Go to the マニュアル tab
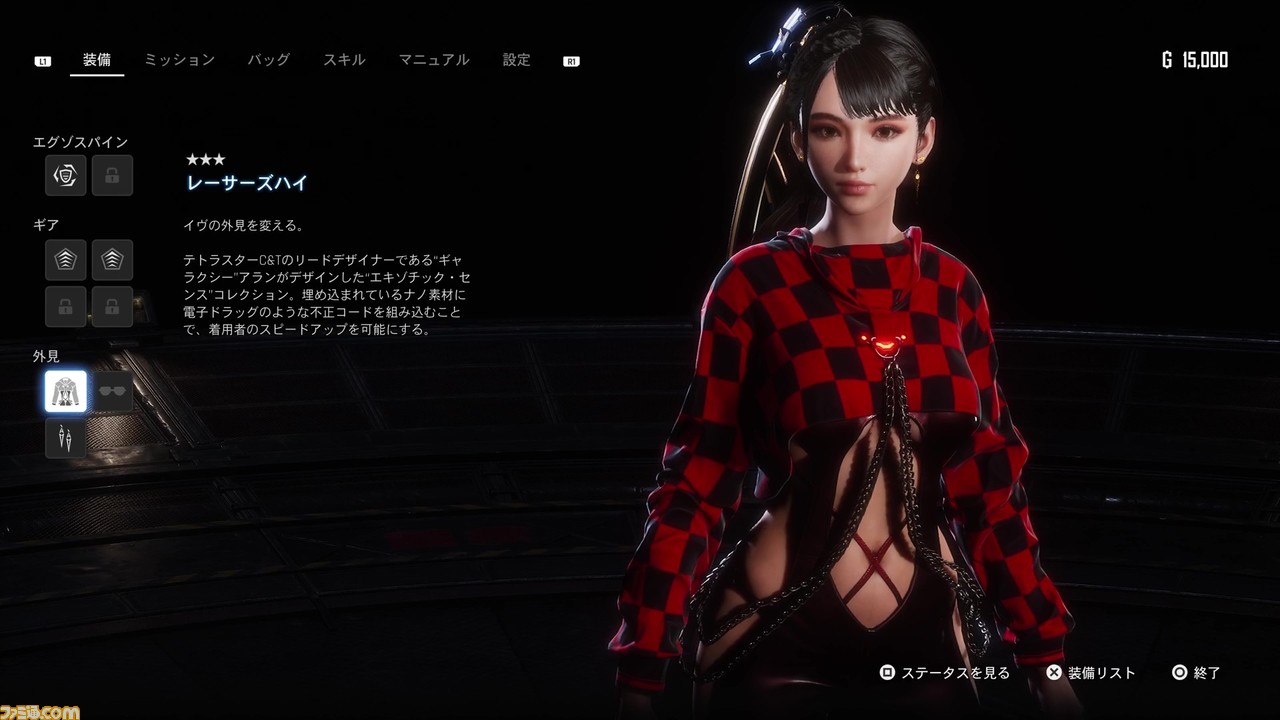The height and width of the screenshot is (720, 1280). pos(433,60)
